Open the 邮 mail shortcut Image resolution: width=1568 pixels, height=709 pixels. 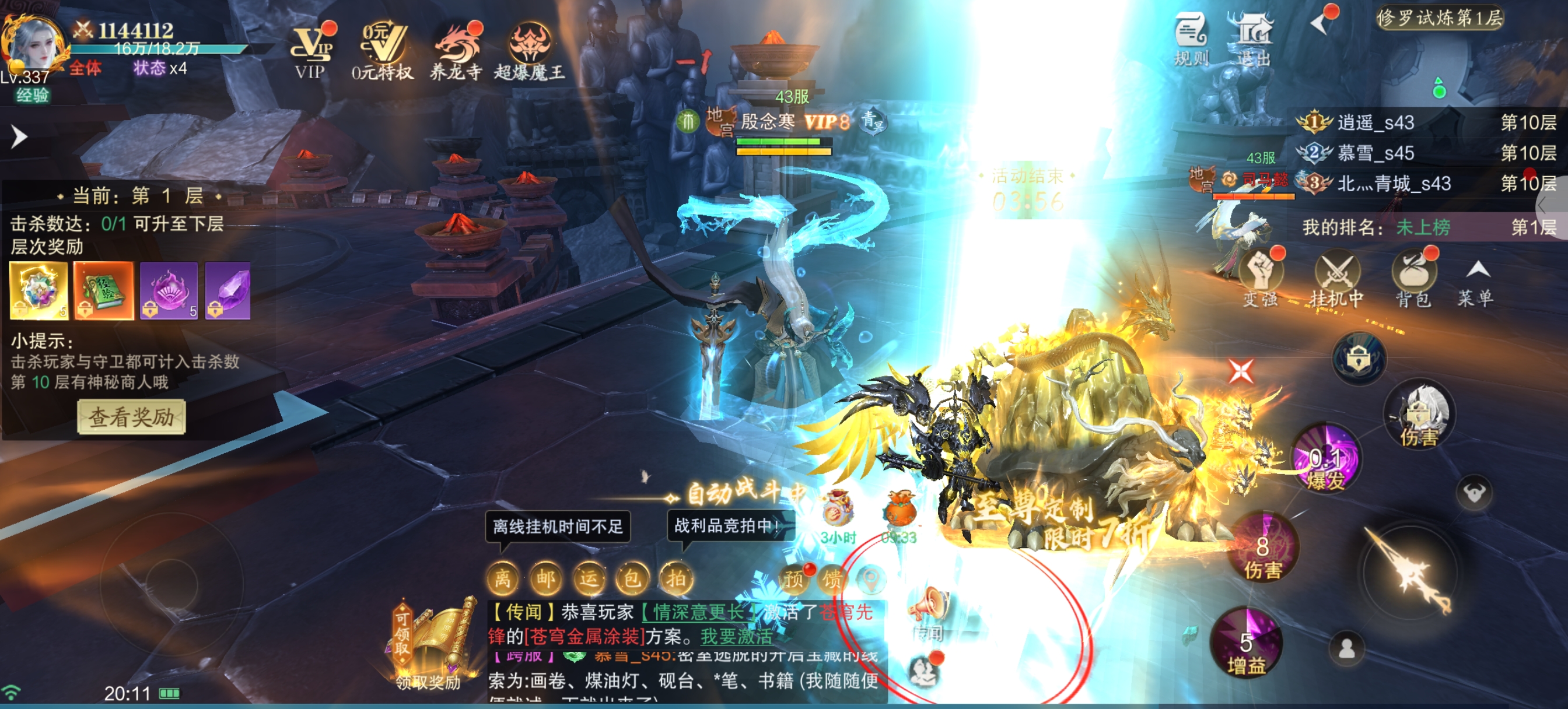click(545, 578)
